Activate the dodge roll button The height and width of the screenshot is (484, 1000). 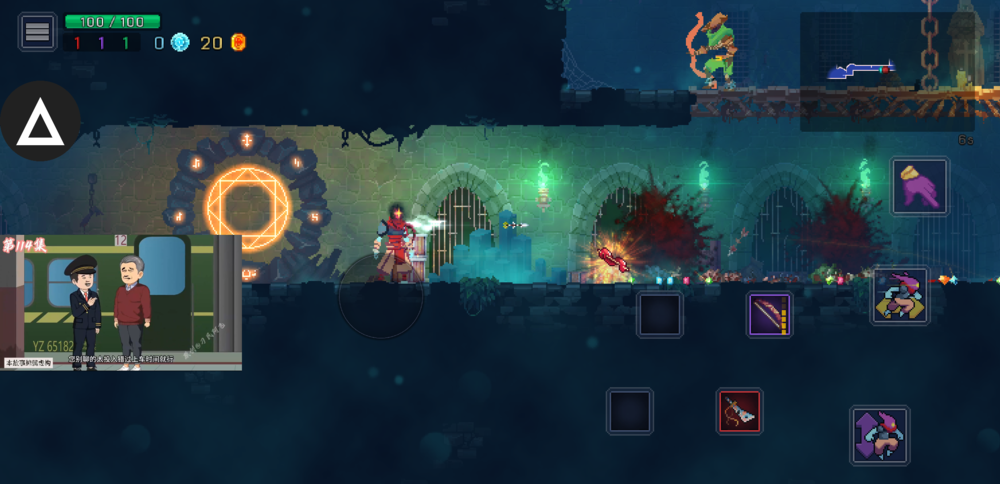coord(900,296)
